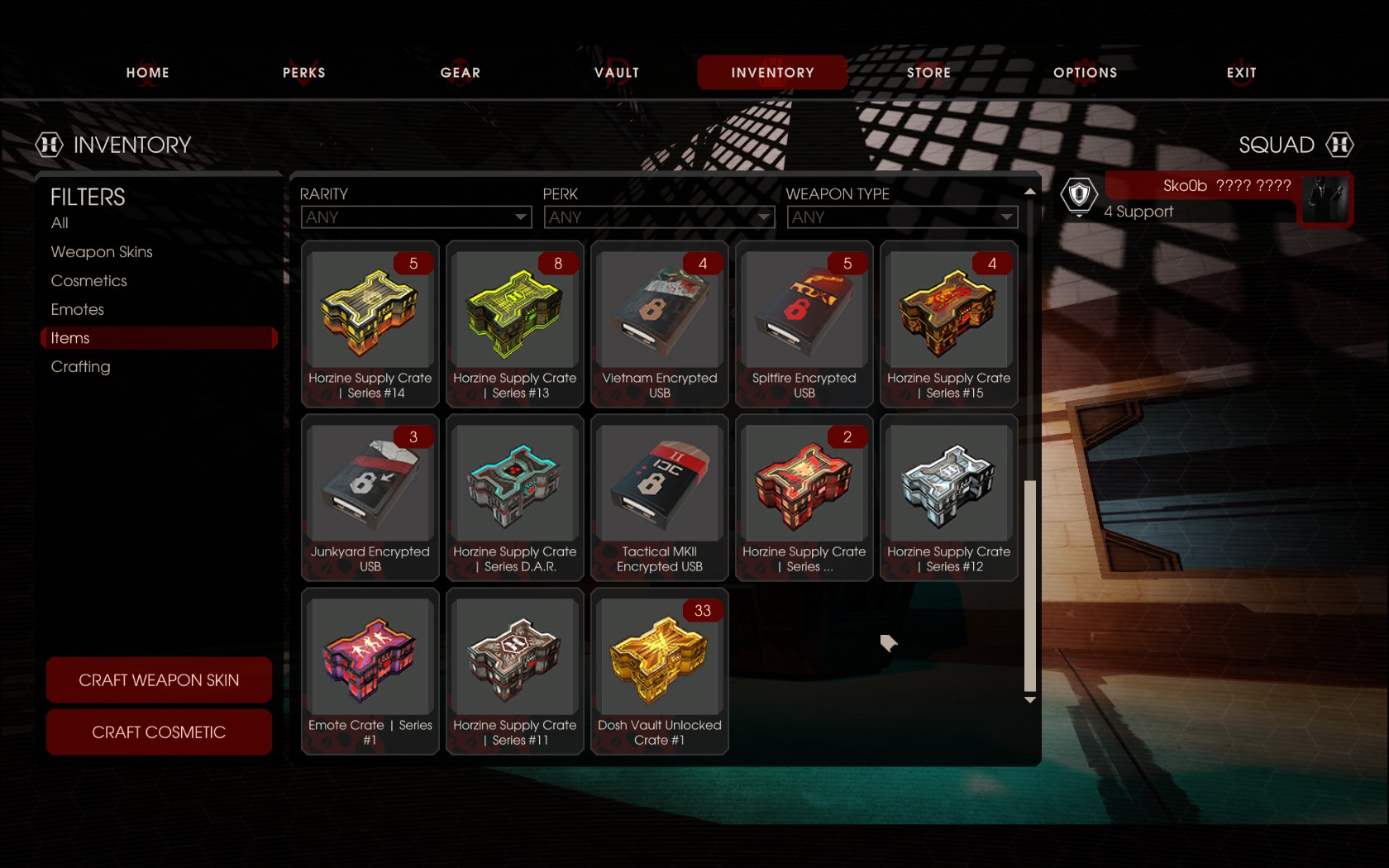1389x868 pixels.
Task: Click the Craft Cosmetic button
Action: pos(159,732)
